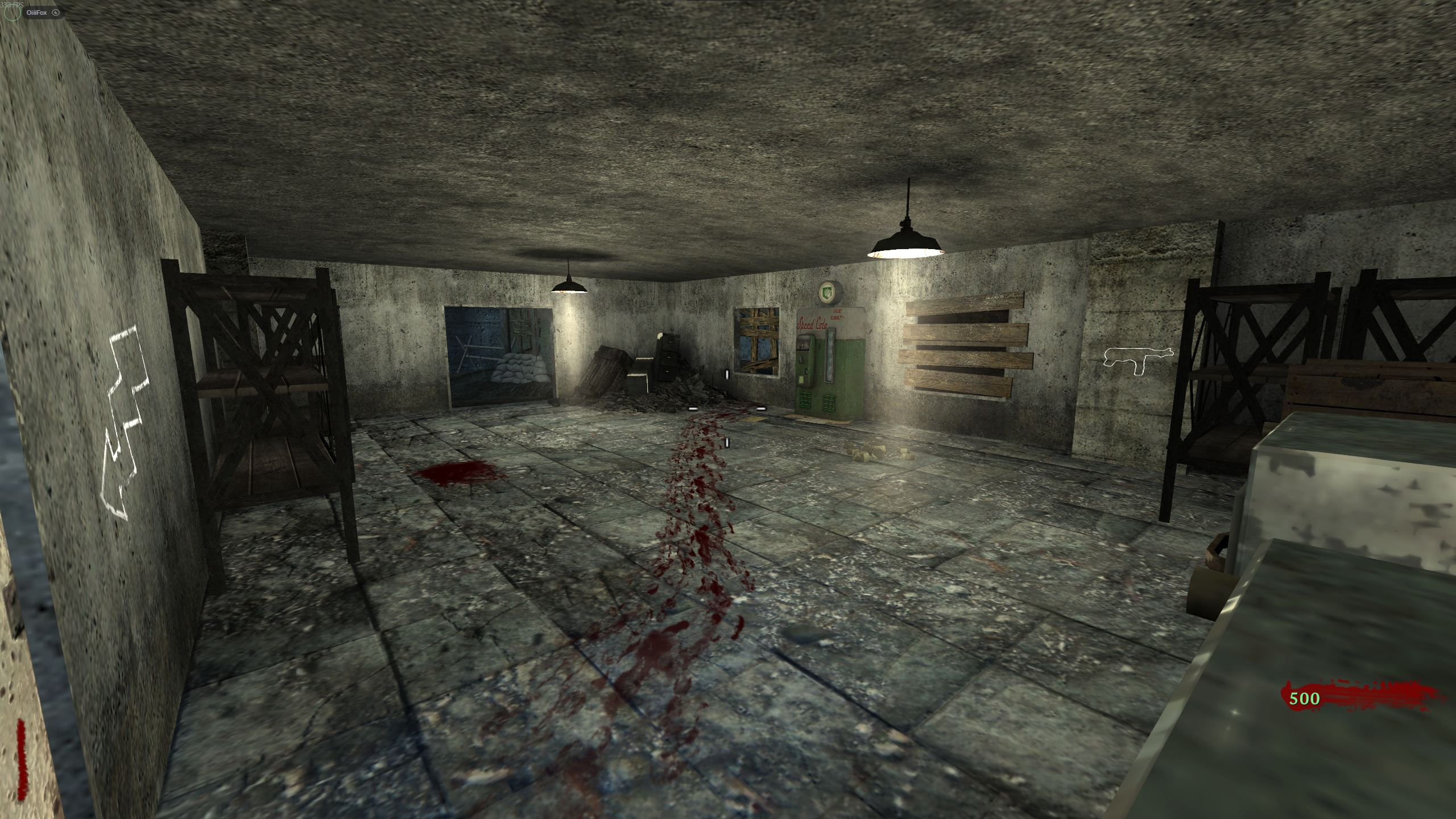Click the green ring avatar in the overlay
Viewport: 1456px width, 819px height.
[13, 13]
